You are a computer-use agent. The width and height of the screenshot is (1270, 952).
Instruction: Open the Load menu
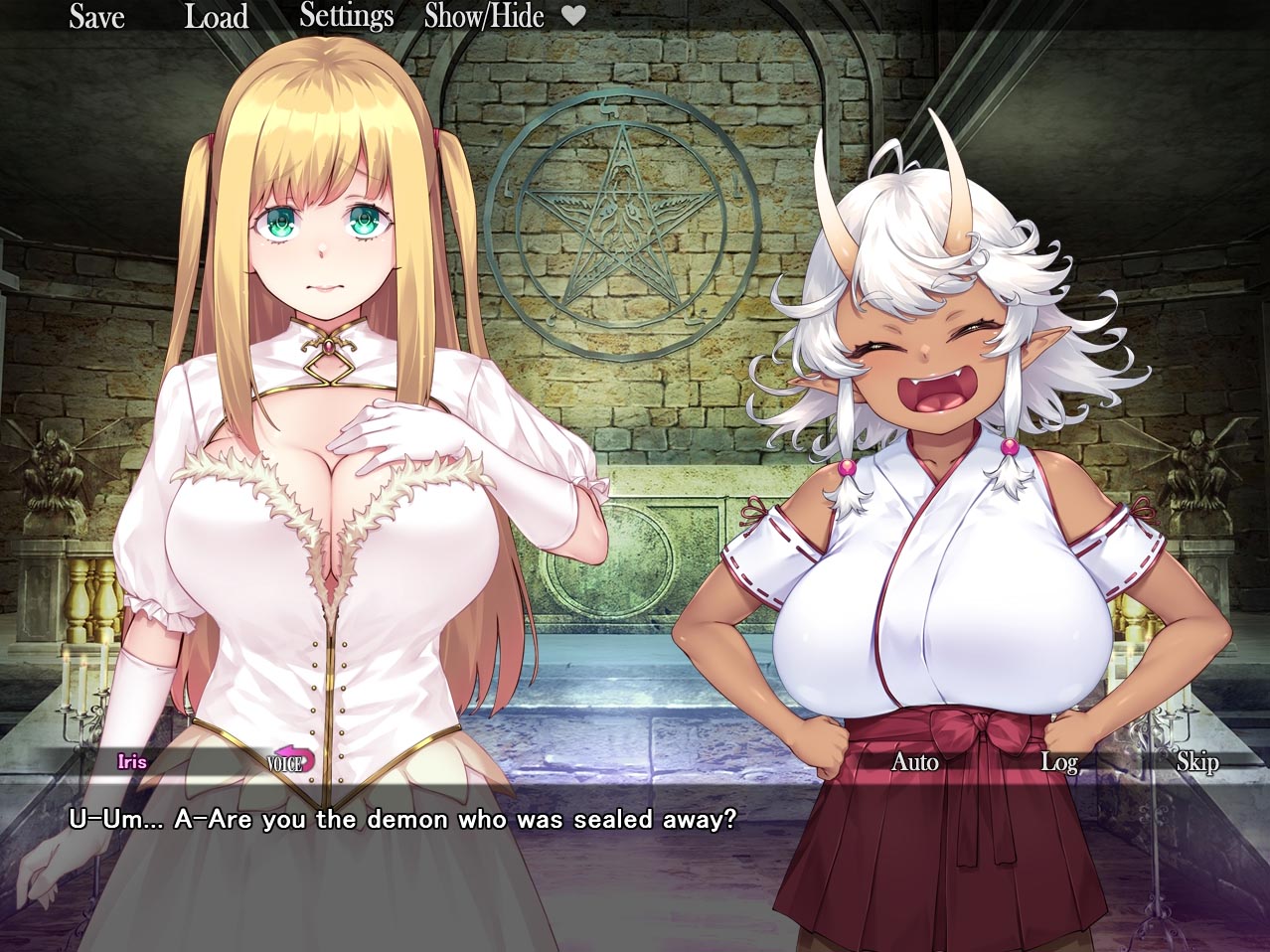(x=216, y=17)
